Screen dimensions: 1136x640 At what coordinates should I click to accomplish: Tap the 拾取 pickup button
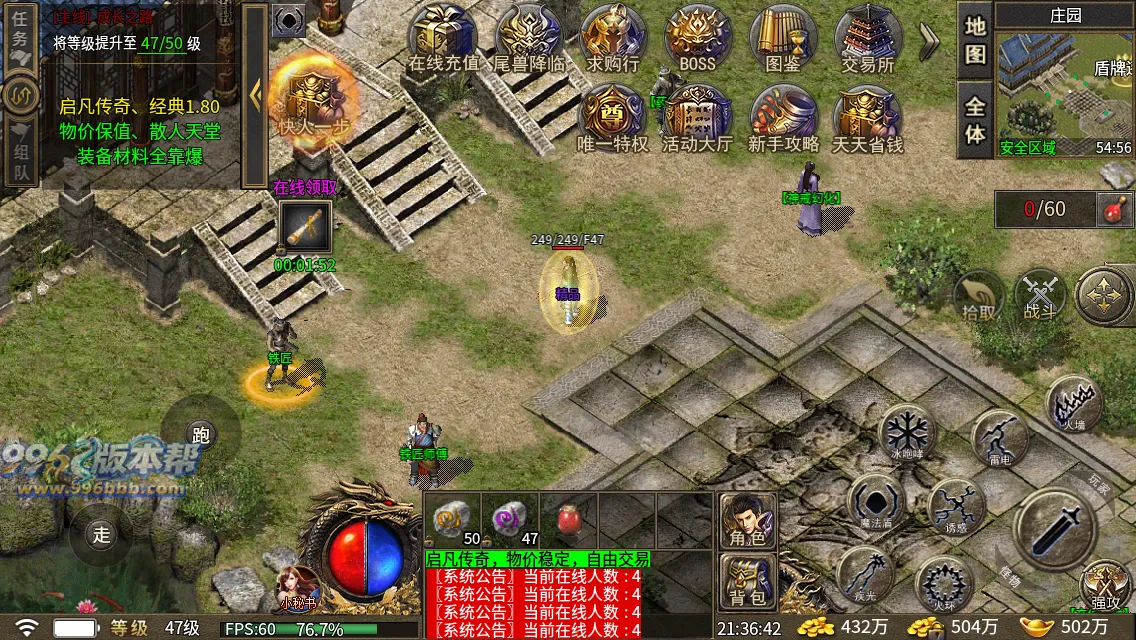click(x=979, y=297)
